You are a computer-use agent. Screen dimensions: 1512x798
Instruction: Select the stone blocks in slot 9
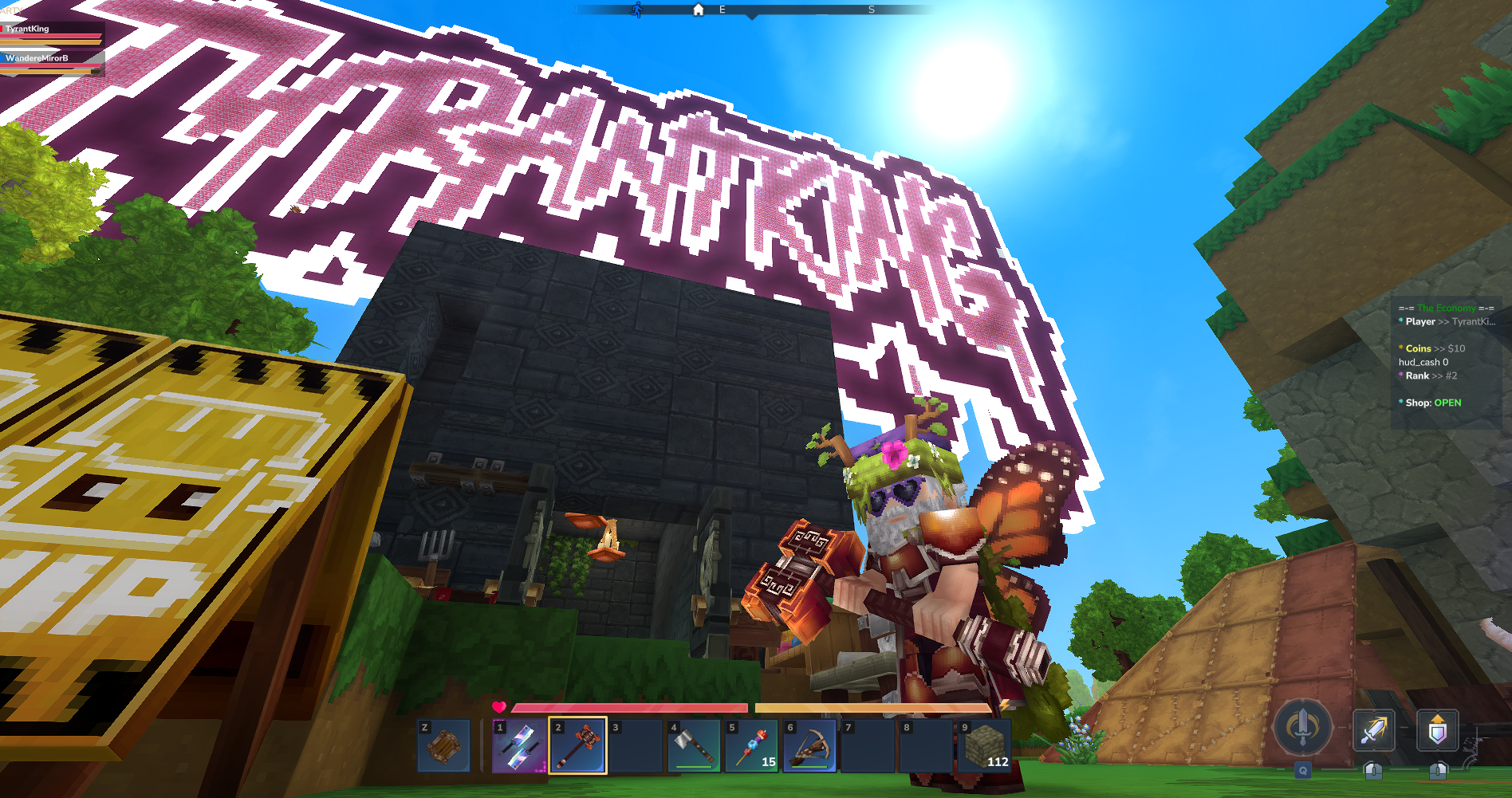(989, 746)
